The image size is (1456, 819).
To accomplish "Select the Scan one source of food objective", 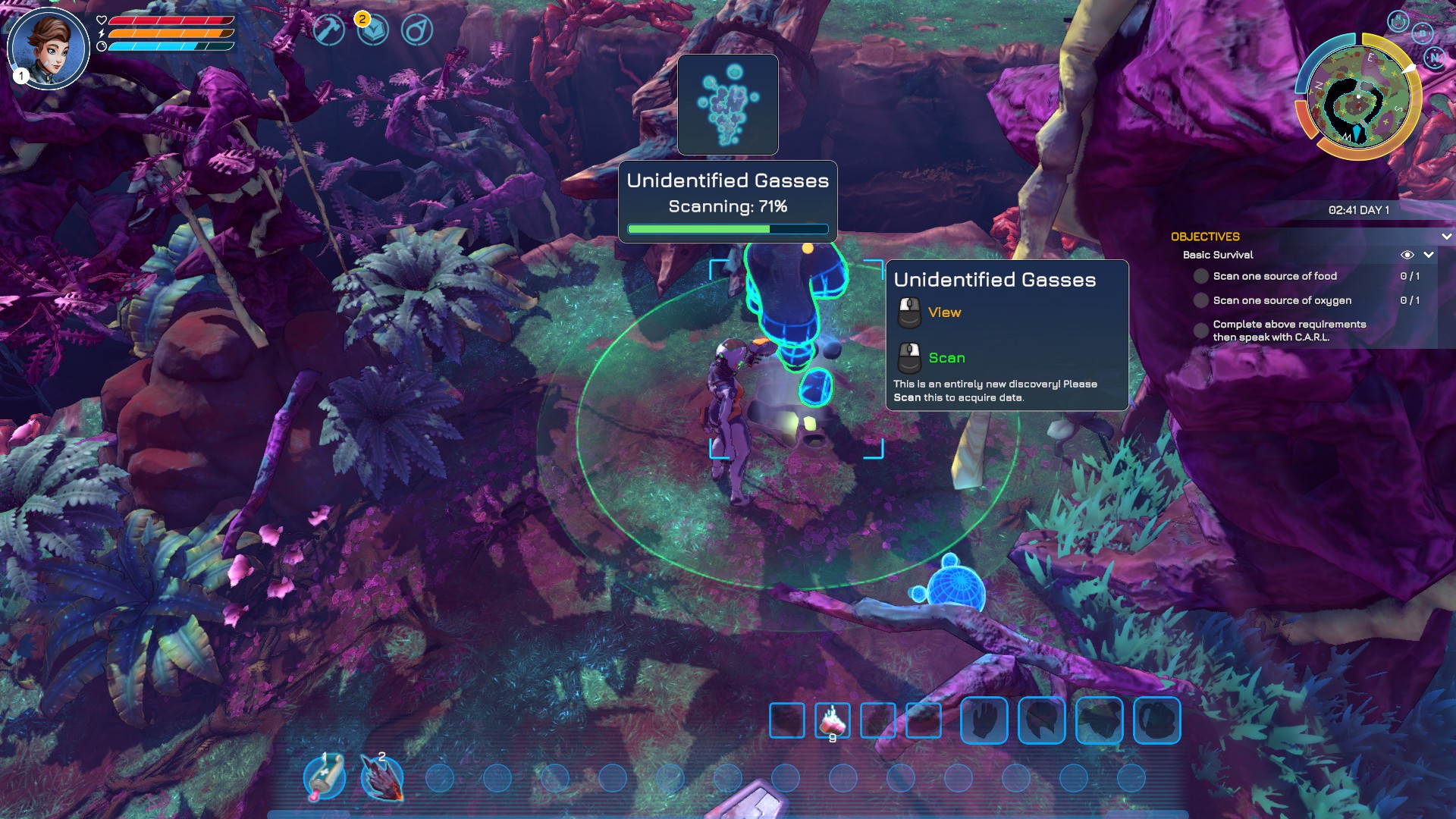I will point(1274,276).
